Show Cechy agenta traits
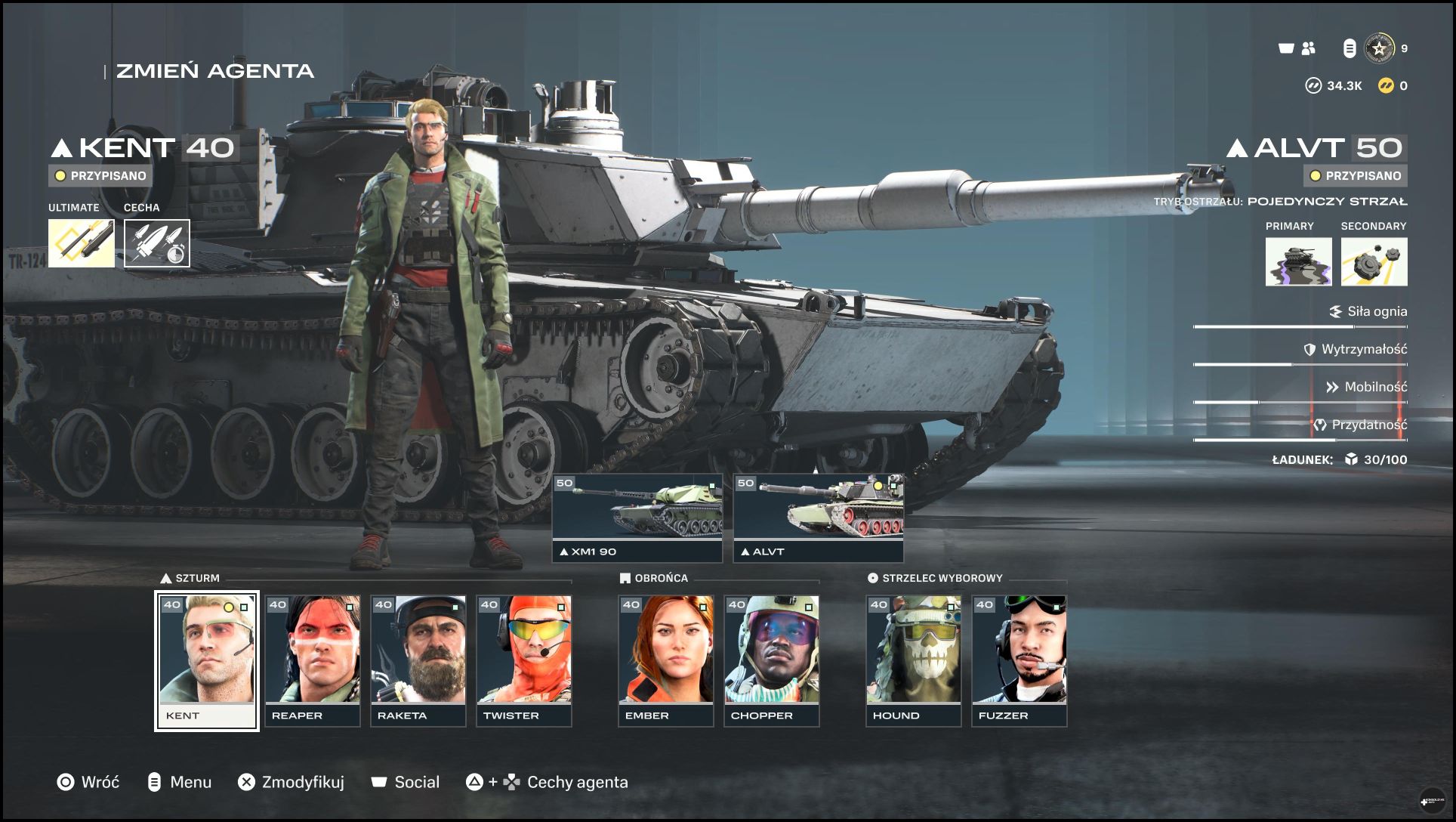 (547, 782)
